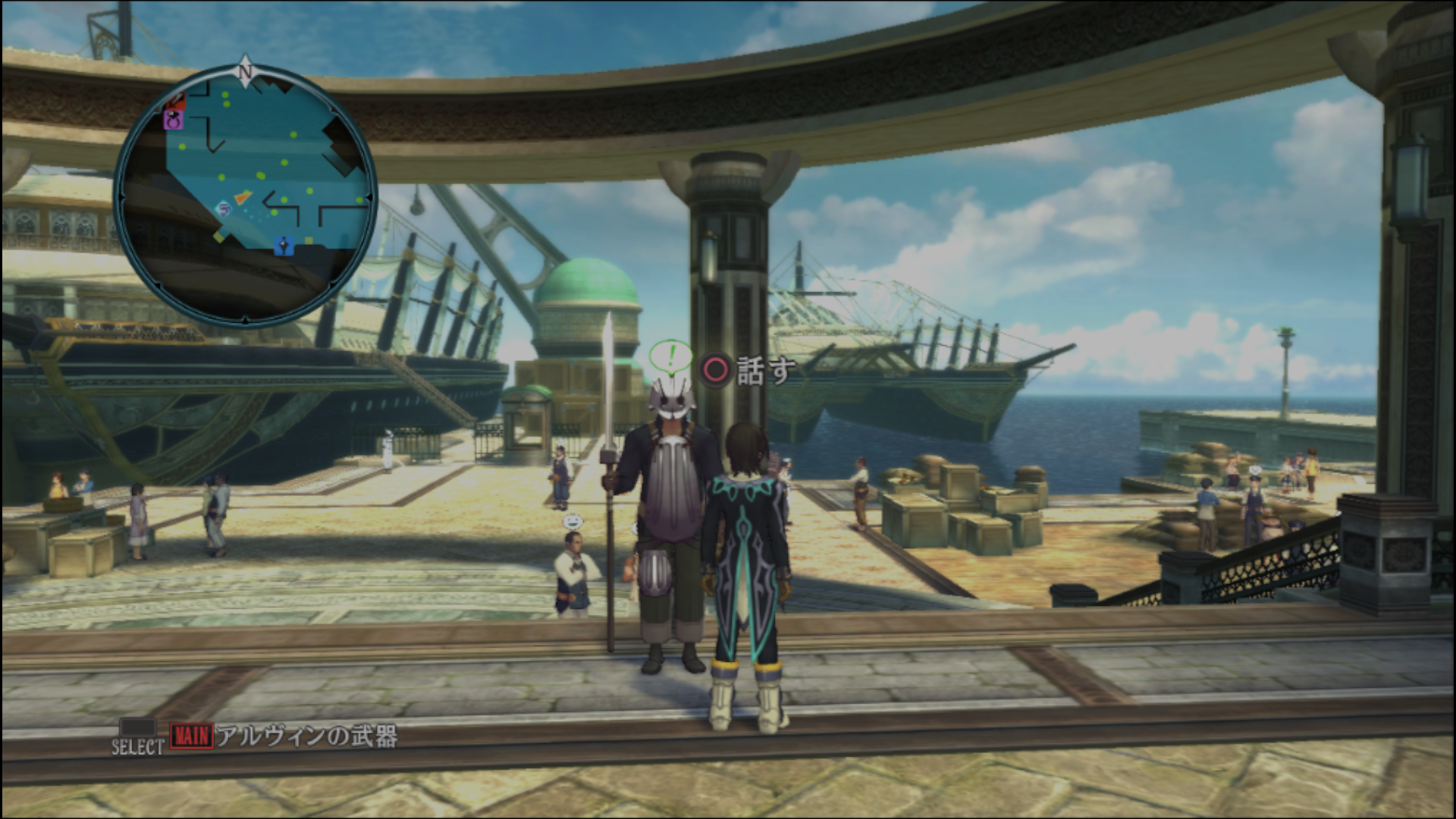Select the purple ring shop marker on minimap

pos(174,119)
